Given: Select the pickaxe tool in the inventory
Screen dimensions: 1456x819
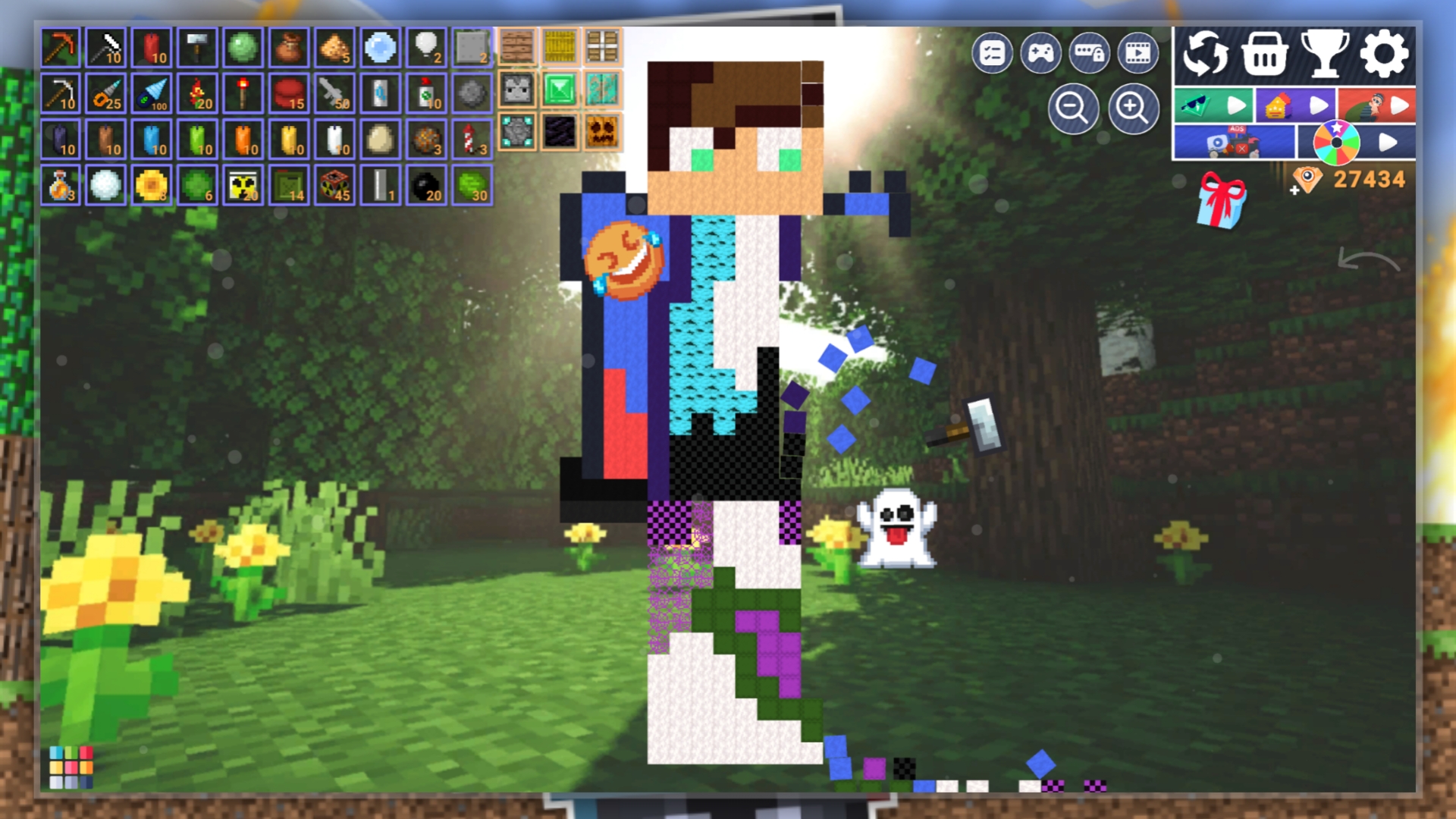Looking at the screenshot, I should (x=61, y=48).
